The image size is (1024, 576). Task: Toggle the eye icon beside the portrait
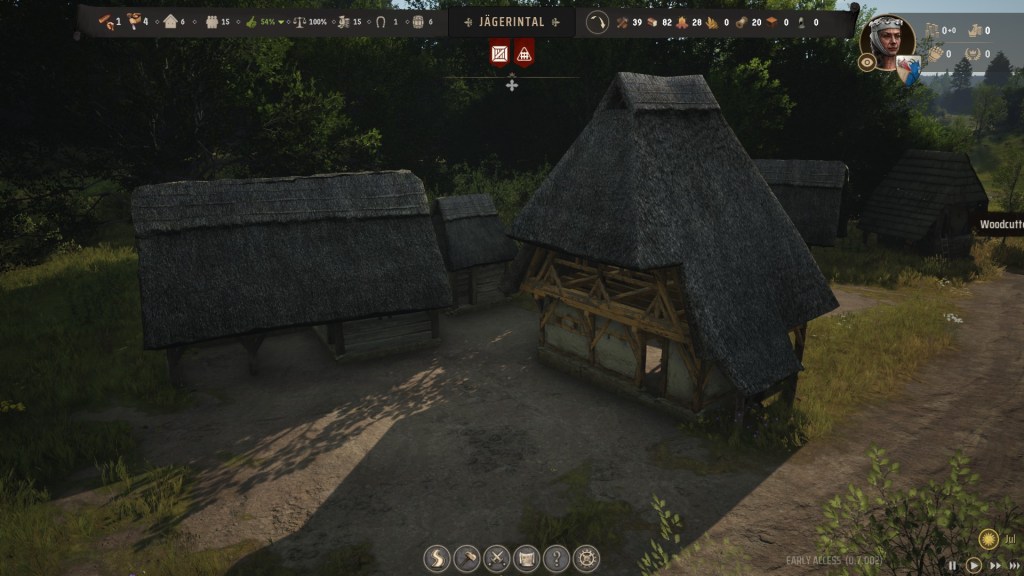(867, 62)
